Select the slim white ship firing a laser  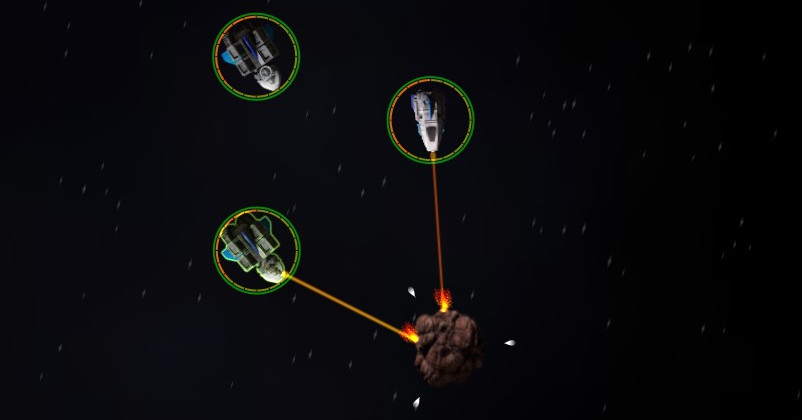pos(430,120)
